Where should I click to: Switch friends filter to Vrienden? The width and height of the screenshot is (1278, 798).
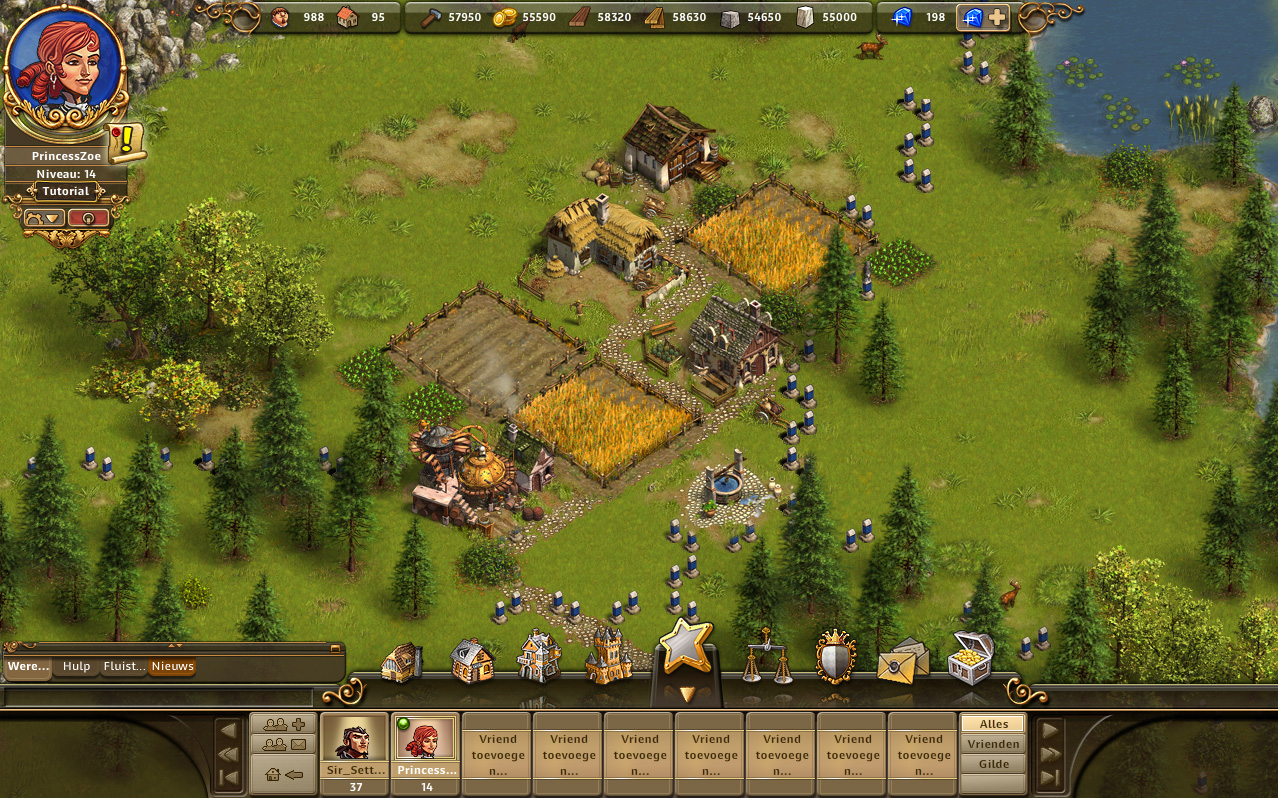pyautogui.click(x=993, y=744)
